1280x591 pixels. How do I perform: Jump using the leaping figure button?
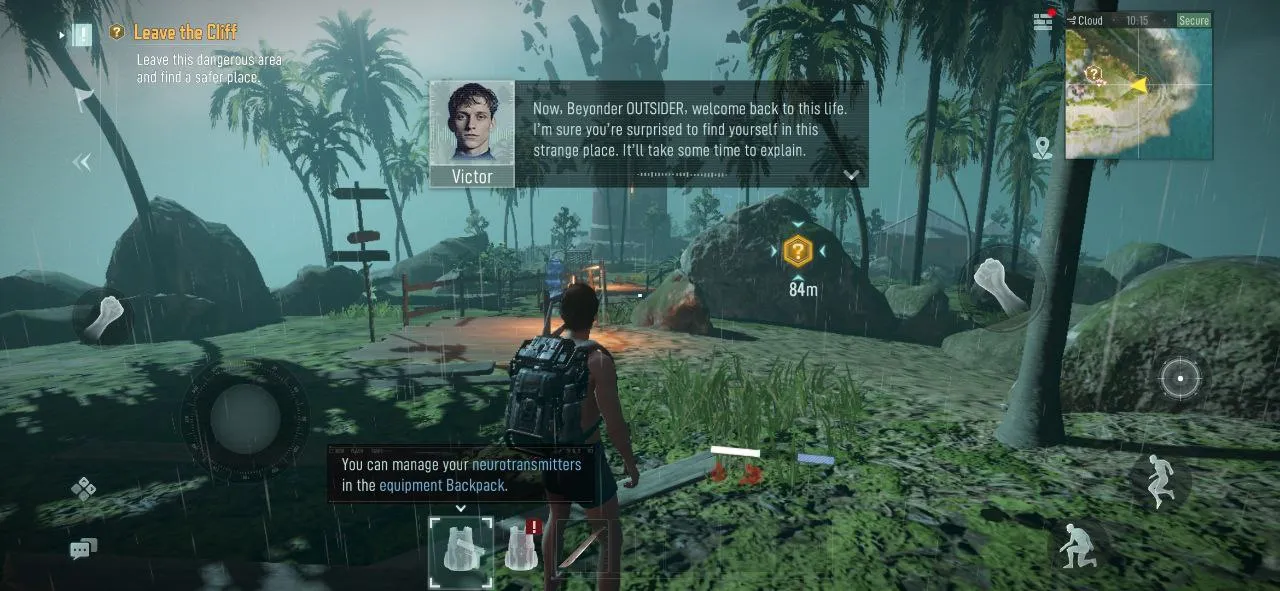1160,480
